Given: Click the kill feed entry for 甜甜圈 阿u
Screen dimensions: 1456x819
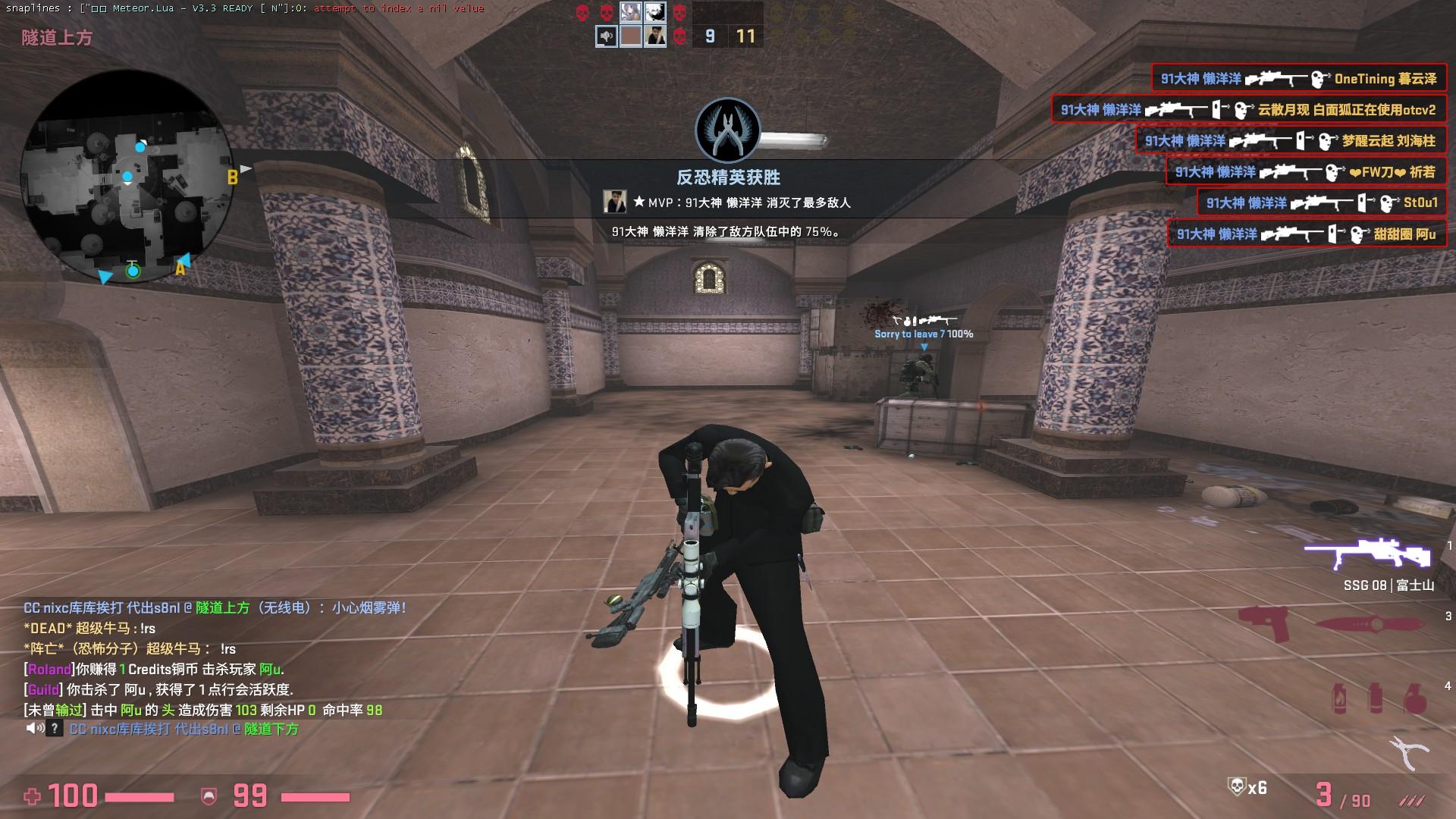Looking at the screenshot, I should 1306,234.
